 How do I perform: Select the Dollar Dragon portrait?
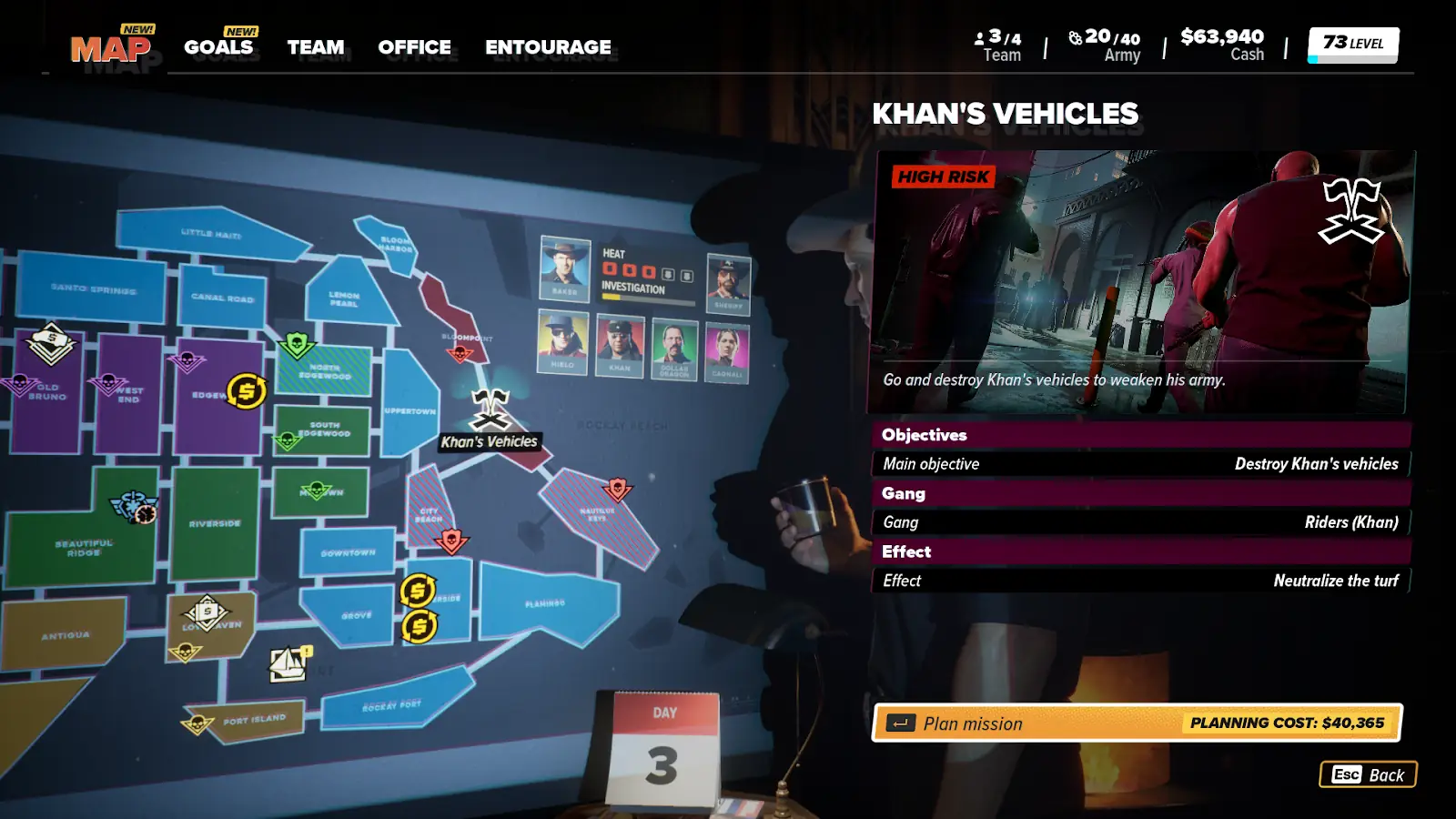(674, 349)
